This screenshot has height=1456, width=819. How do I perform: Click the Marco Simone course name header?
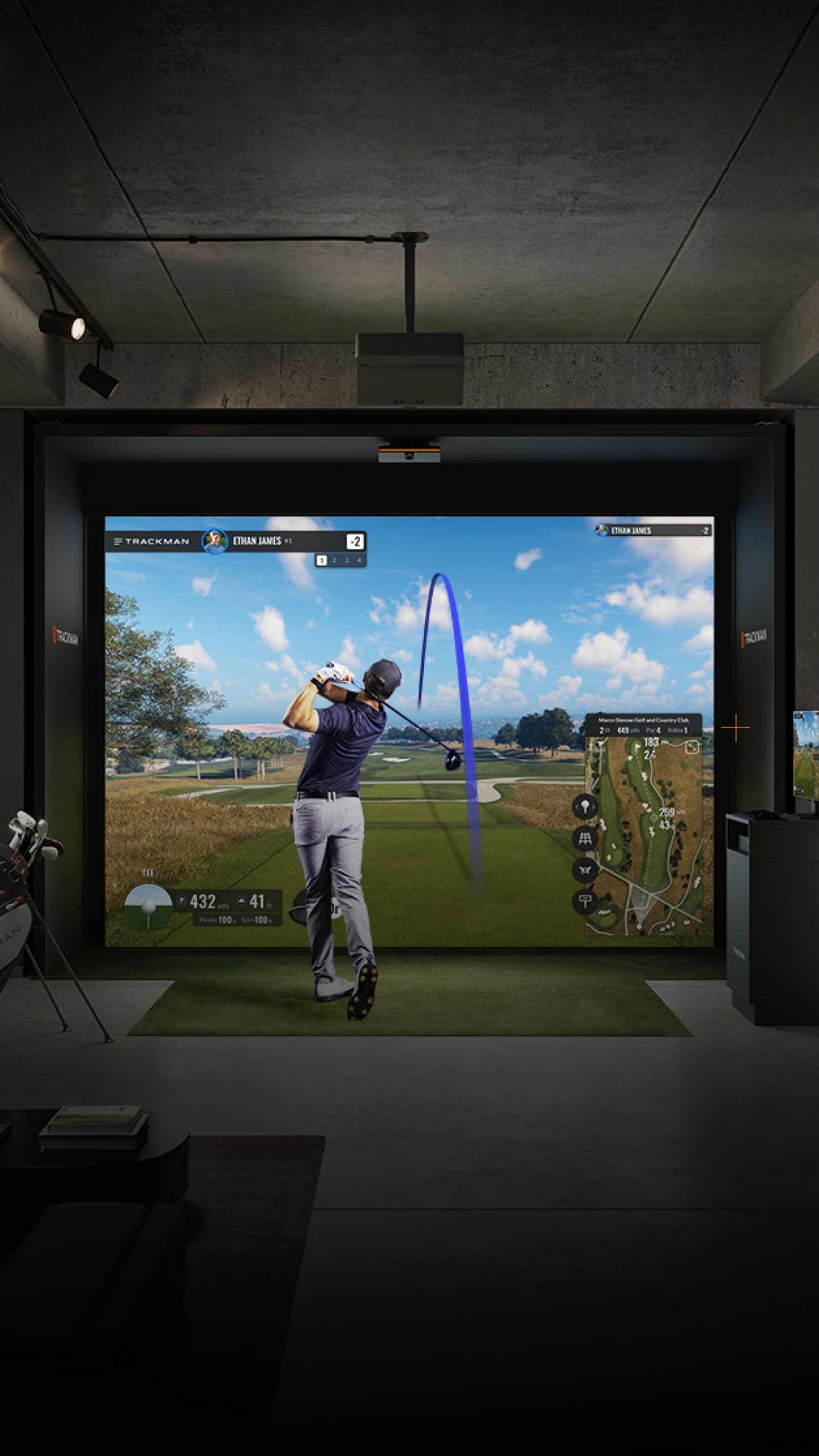click(644, 720)
